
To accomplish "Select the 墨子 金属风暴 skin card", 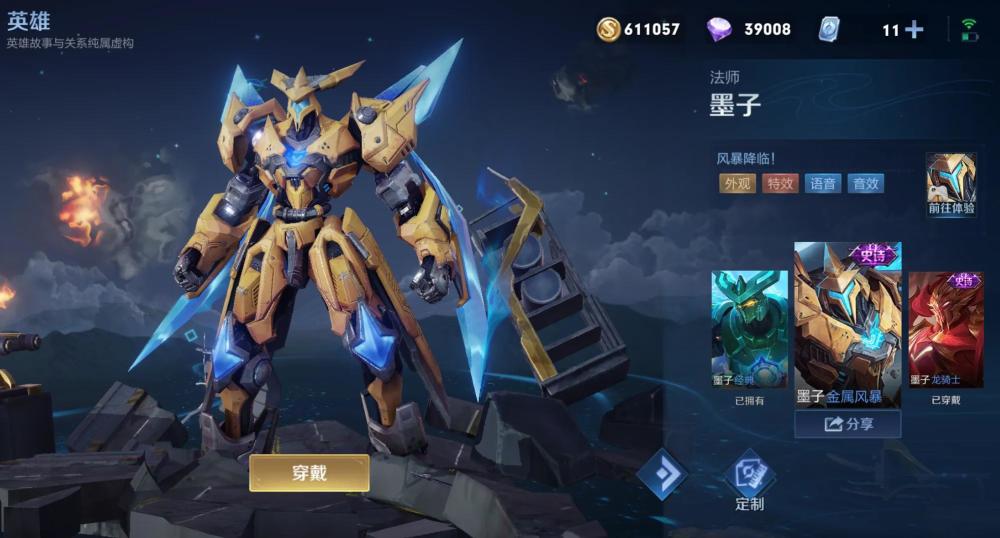I will click(847, 324).
